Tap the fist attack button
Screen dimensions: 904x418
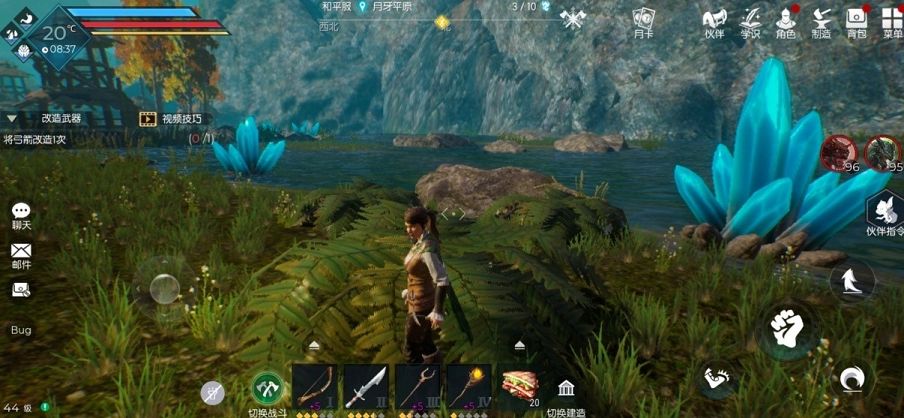787,327
